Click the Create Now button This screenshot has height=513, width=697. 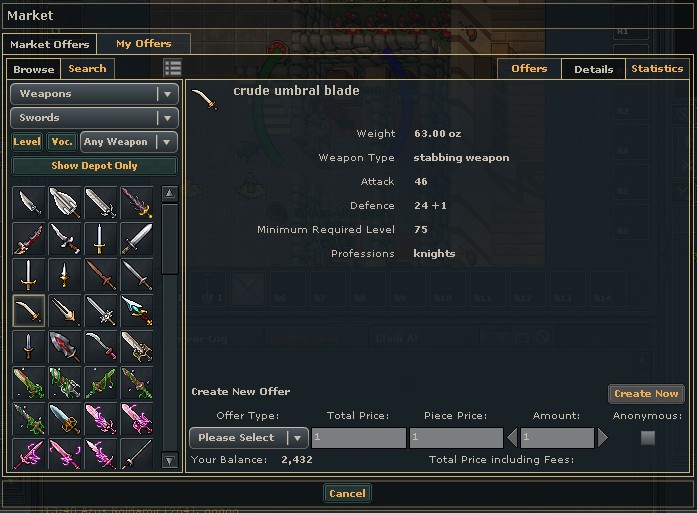click(x=646, y=394)
